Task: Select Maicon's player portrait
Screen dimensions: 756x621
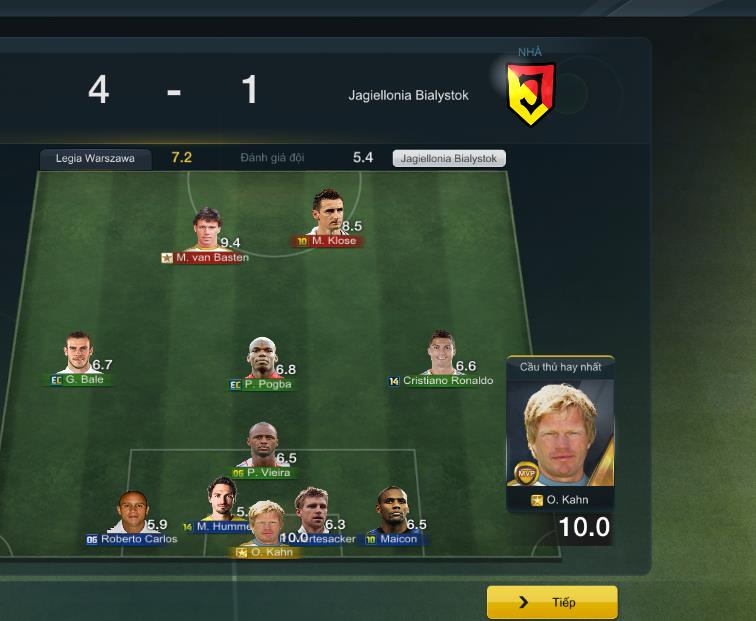Action: [x=392, y=511]
